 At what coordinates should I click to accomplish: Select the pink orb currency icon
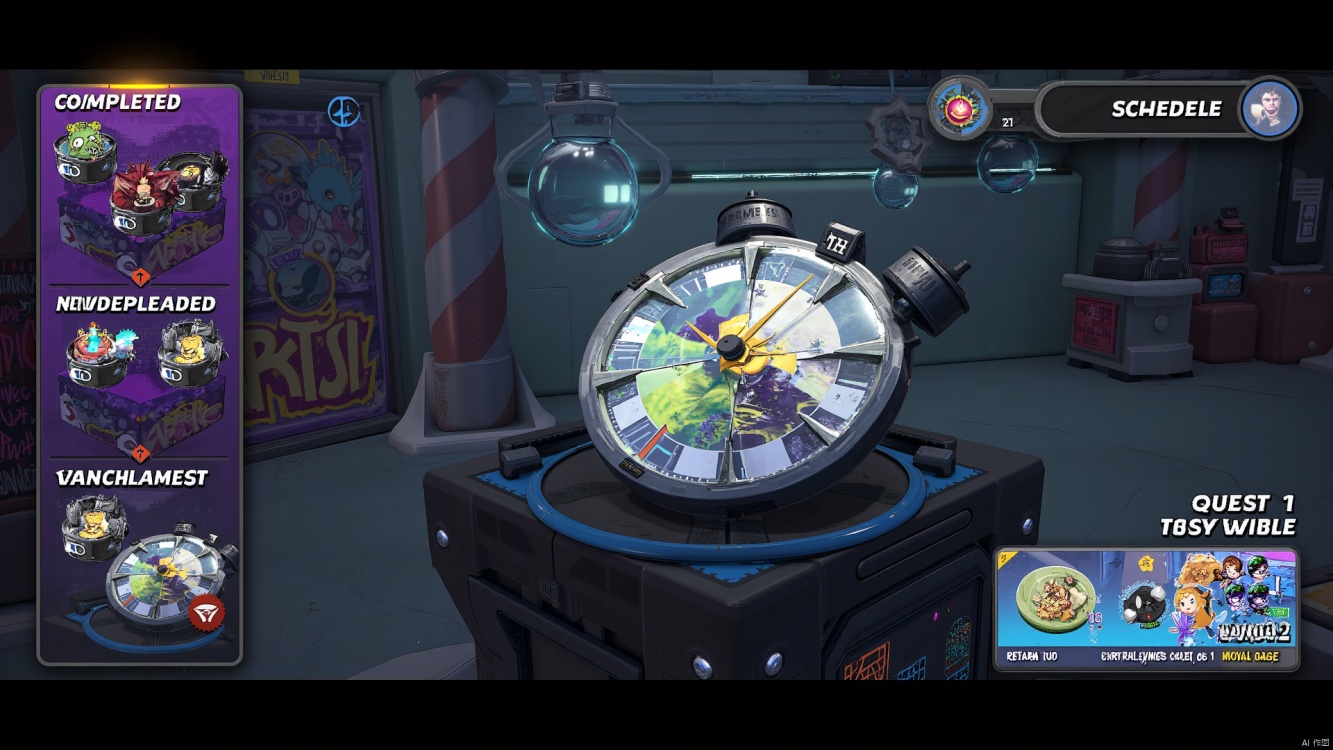coord(960,107)
